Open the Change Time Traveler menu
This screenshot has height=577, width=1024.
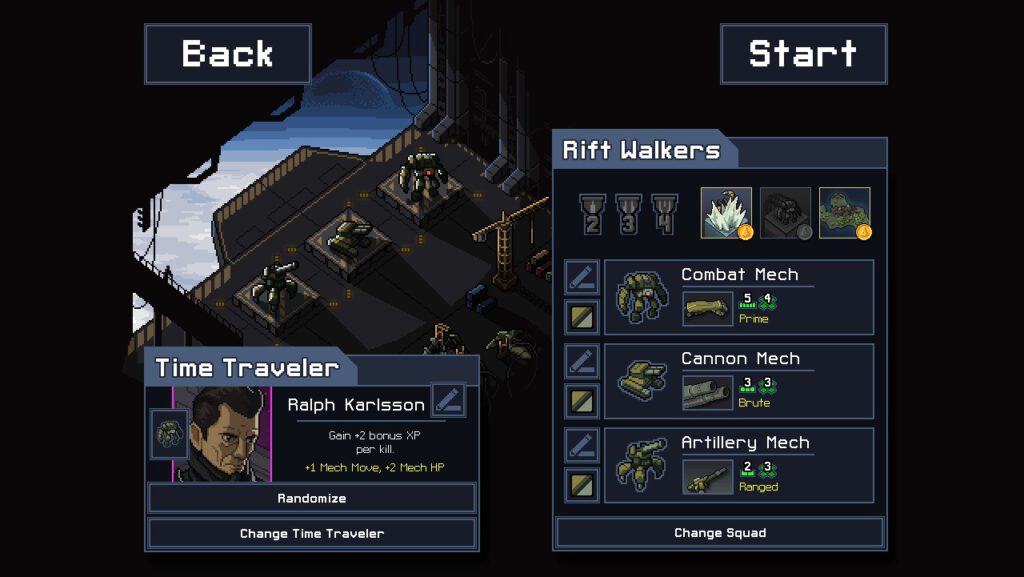[312, 533]
